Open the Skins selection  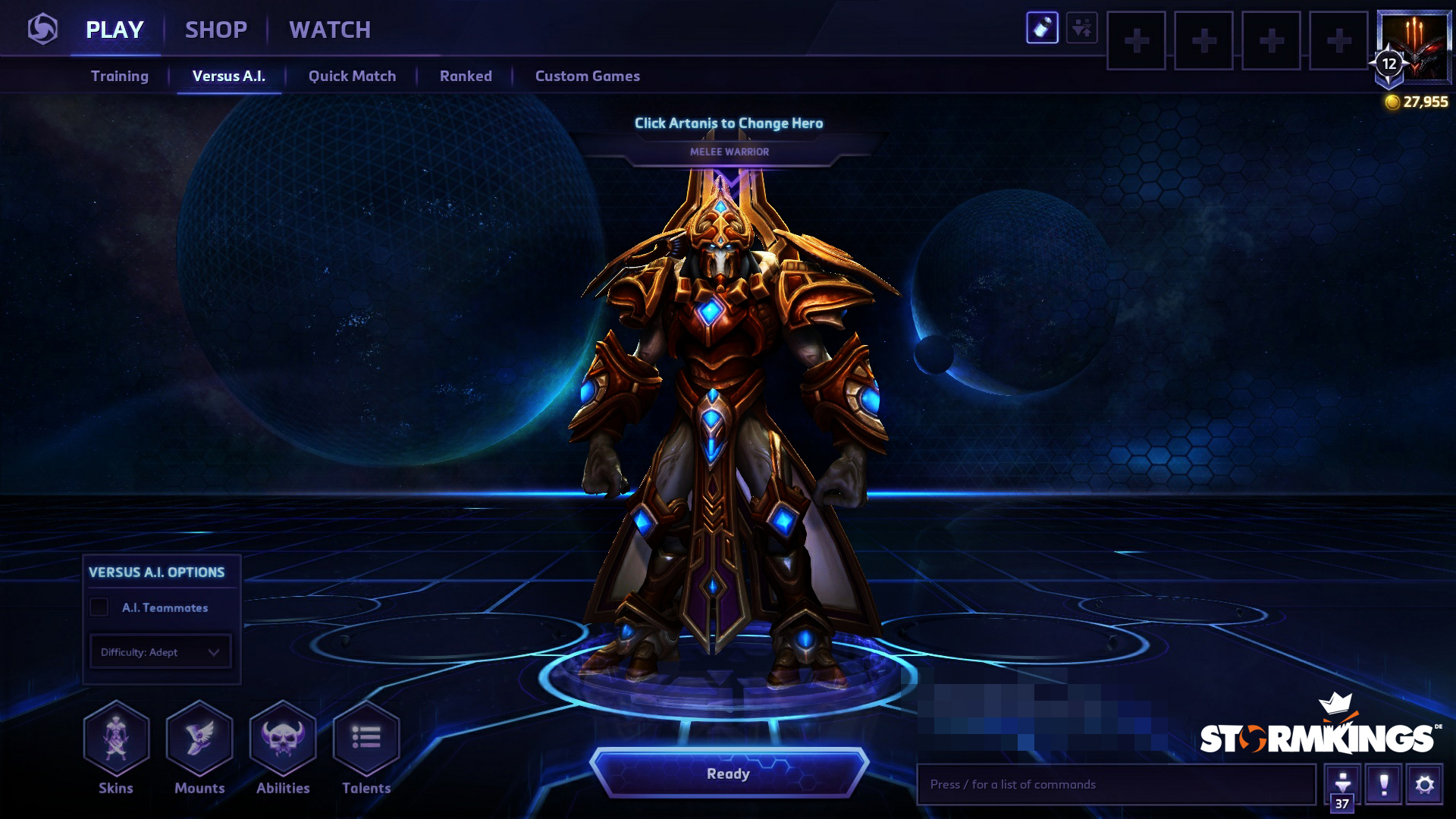coord(116,739)
